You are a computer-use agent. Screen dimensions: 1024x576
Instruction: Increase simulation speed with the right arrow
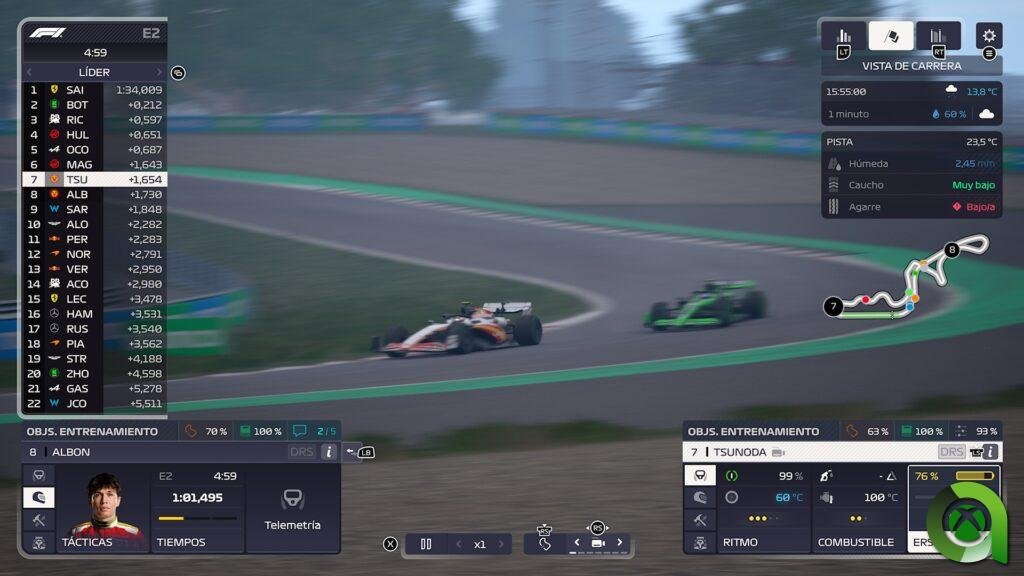click(x=501, y=544)
